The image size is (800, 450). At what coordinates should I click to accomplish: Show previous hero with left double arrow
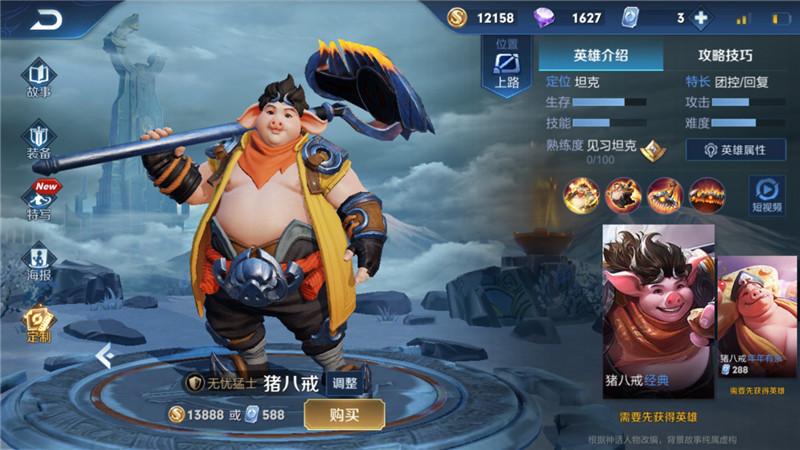104,354
